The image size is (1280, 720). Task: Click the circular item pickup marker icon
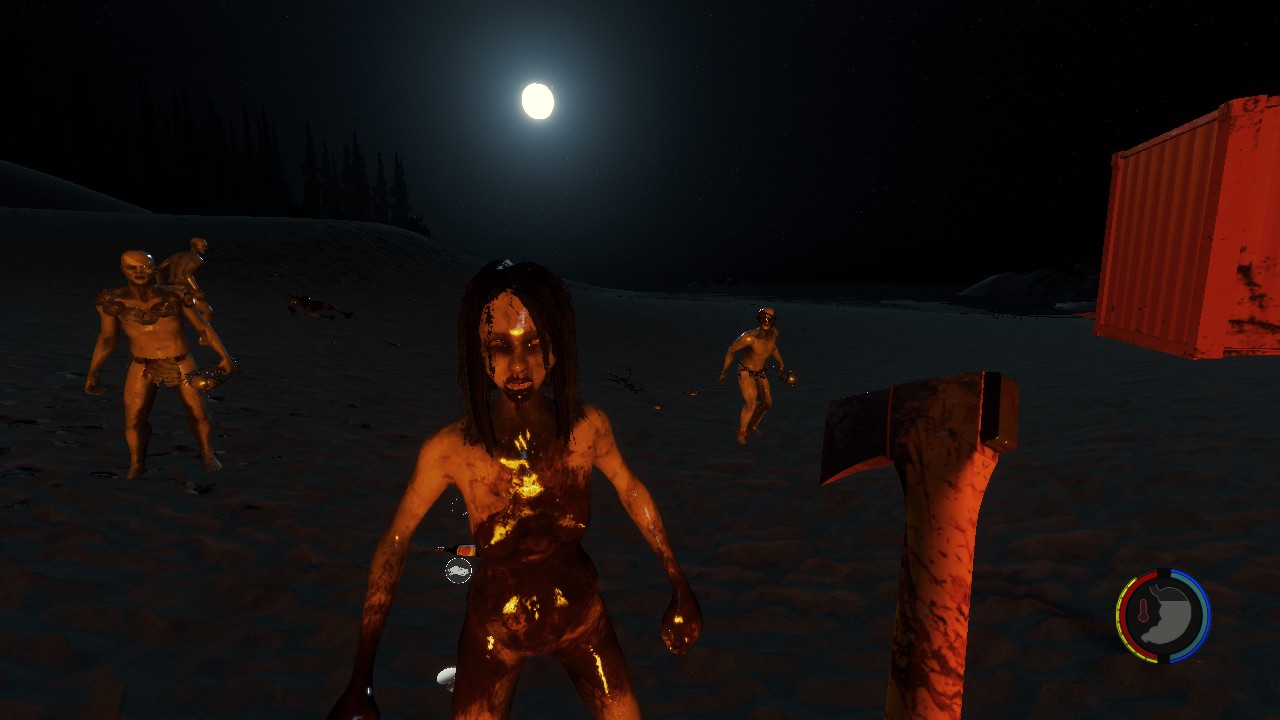tap(458, 570)
